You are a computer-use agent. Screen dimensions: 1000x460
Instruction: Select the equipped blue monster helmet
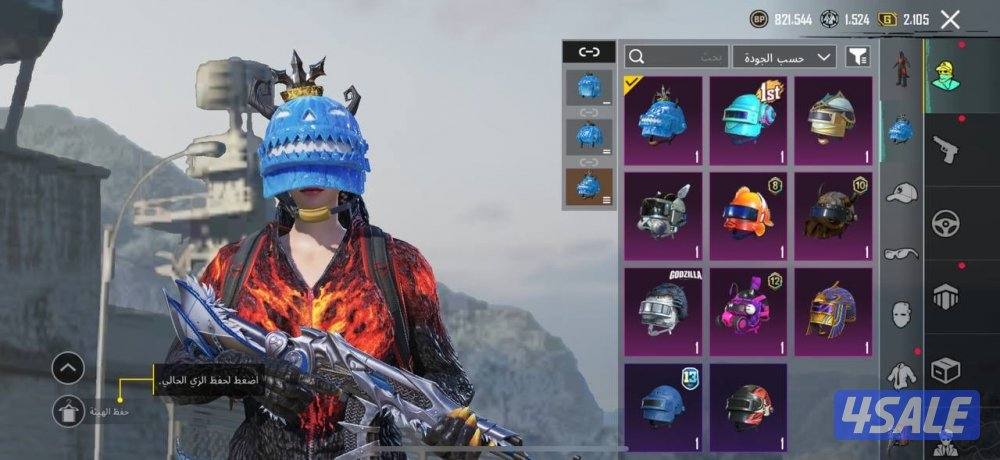point(663,120)
